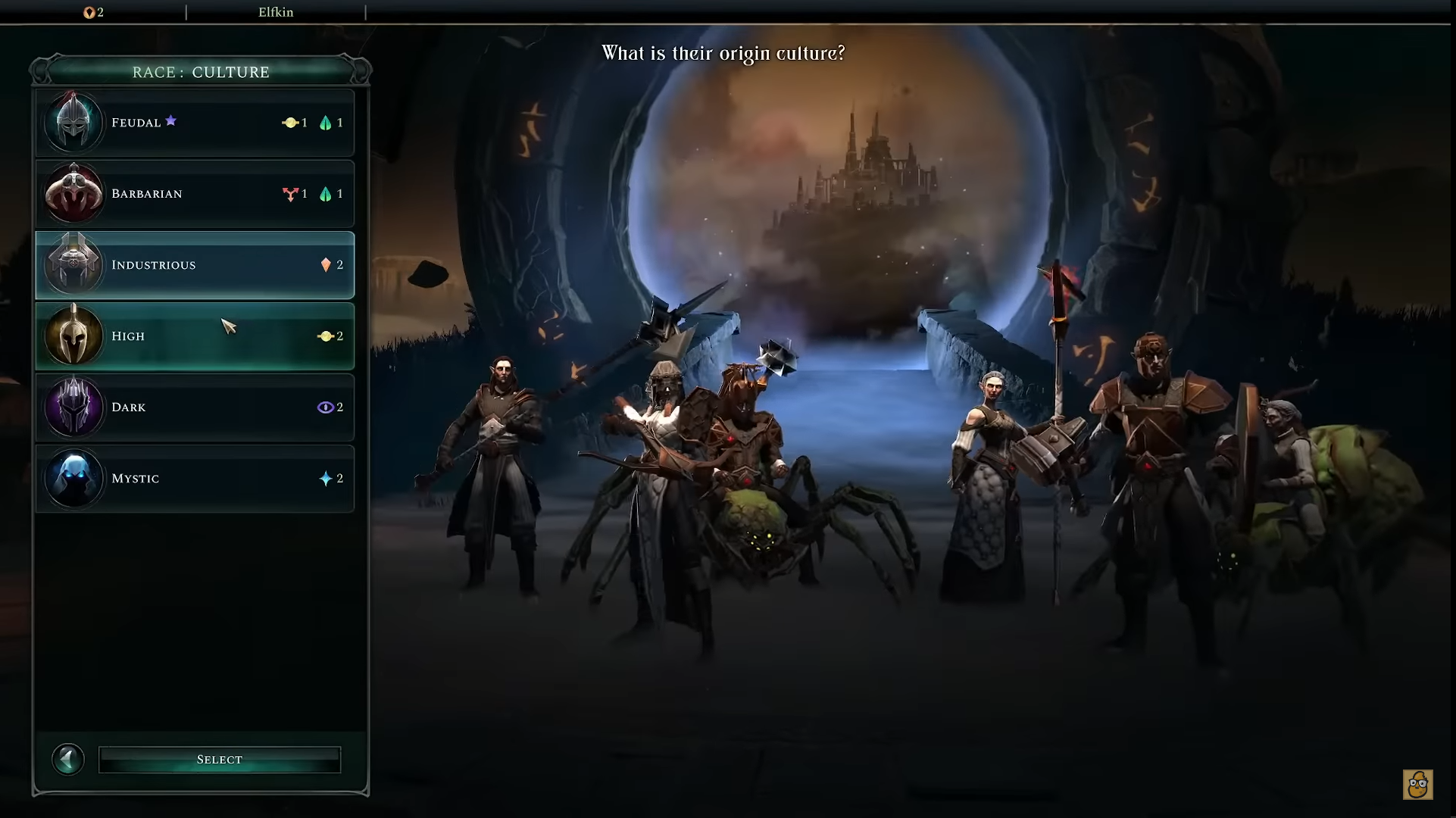Image resolution: width=1456 pixels, height=818 pixels.
Task: Click the High culture spartan helmet icon
Action: (x=74, y=336)
